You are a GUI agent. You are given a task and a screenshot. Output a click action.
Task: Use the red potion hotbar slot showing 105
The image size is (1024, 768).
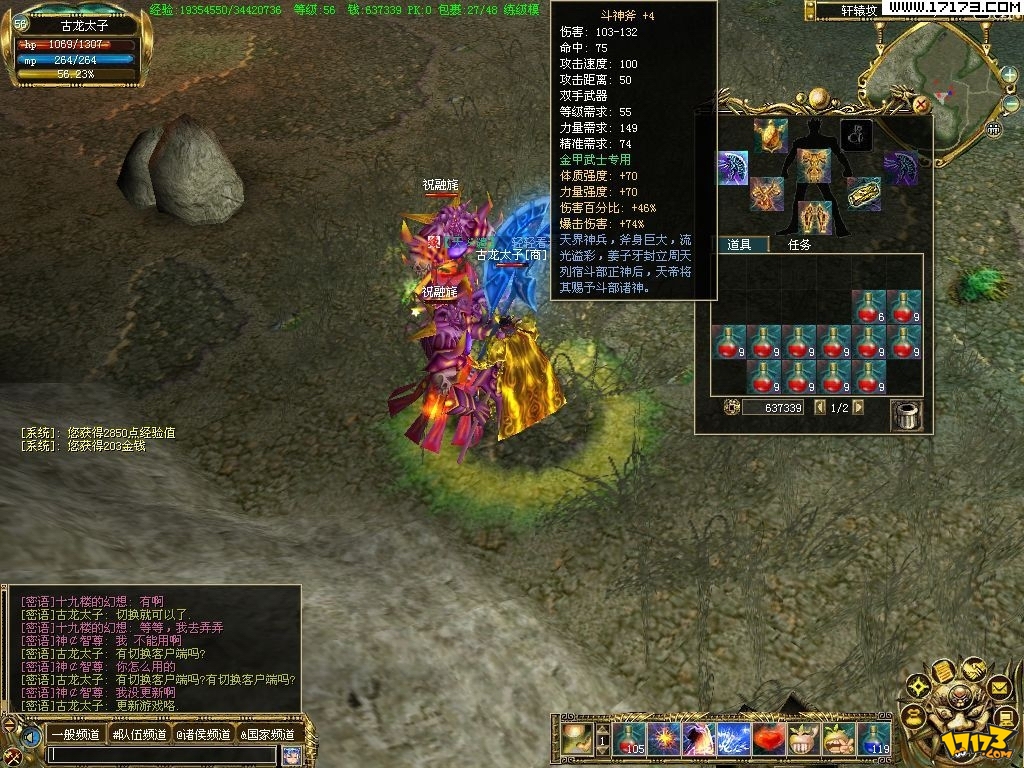click(x=629, y=739)
